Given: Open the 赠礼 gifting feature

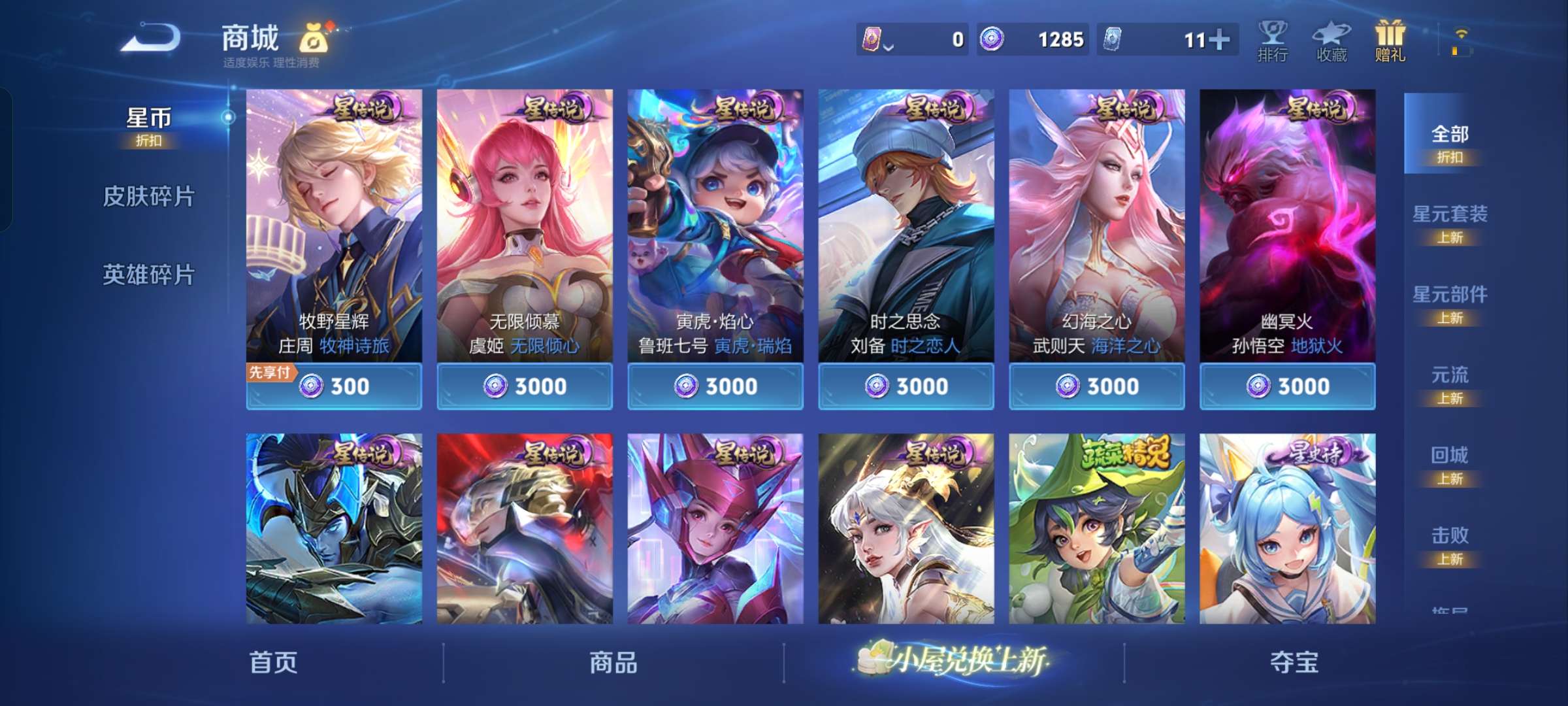Looking at the screenshot, I should click(x=1389, y=41).
